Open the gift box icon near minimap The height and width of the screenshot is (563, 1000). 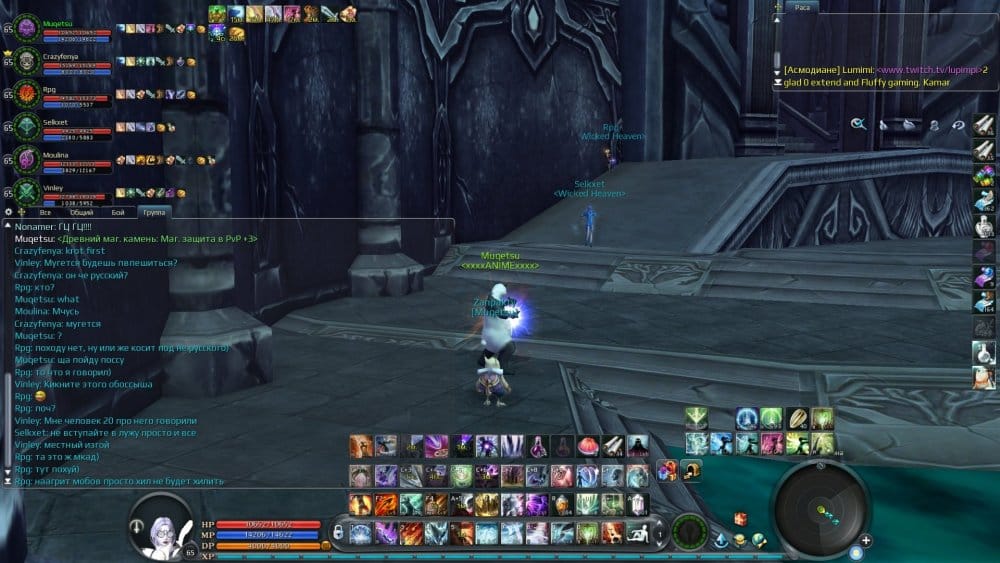pyautogui.click(x=740, y=518)
